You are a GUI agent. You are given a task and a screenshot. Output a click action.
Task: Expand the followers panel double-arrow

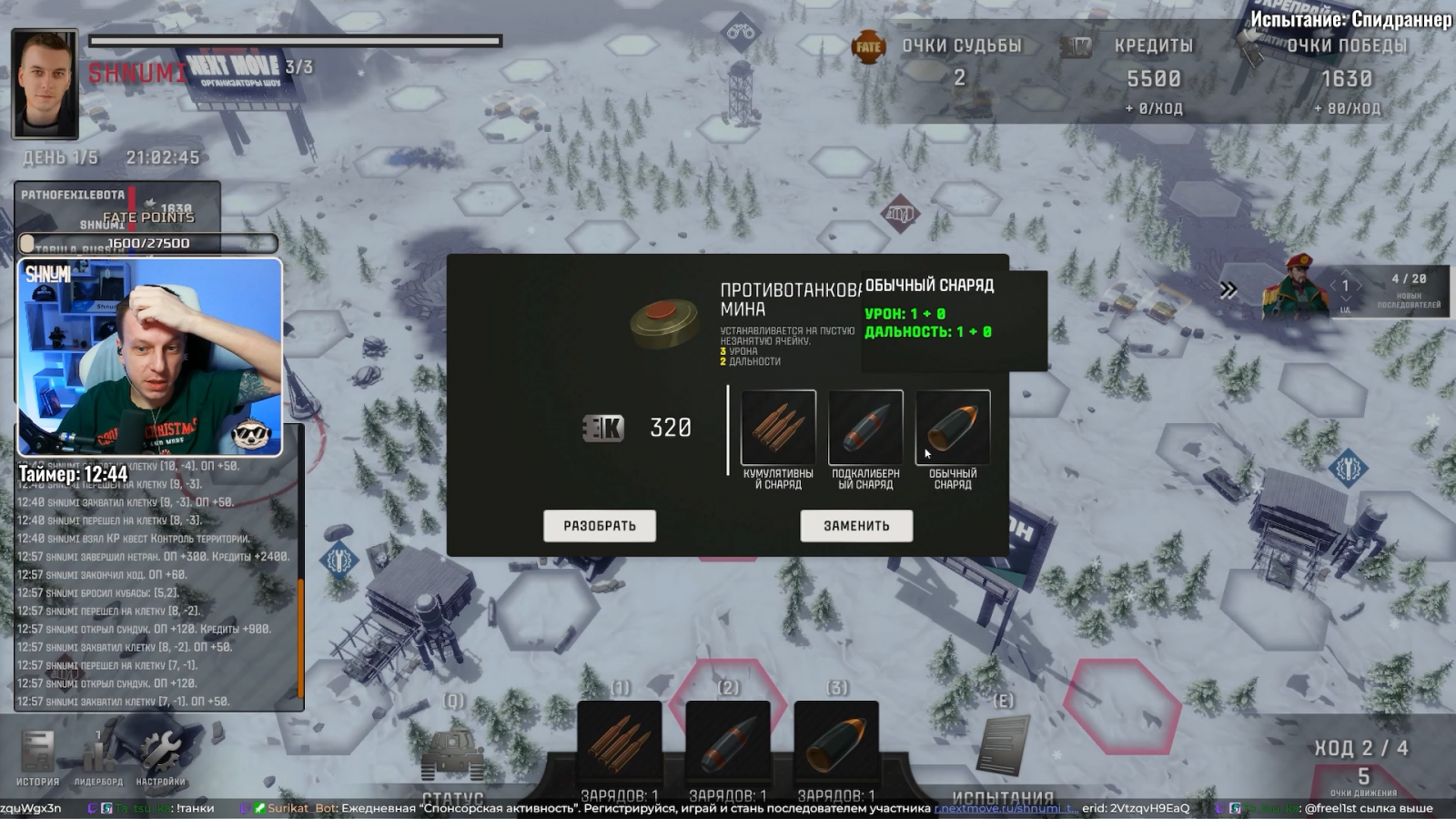point(1228,290)
